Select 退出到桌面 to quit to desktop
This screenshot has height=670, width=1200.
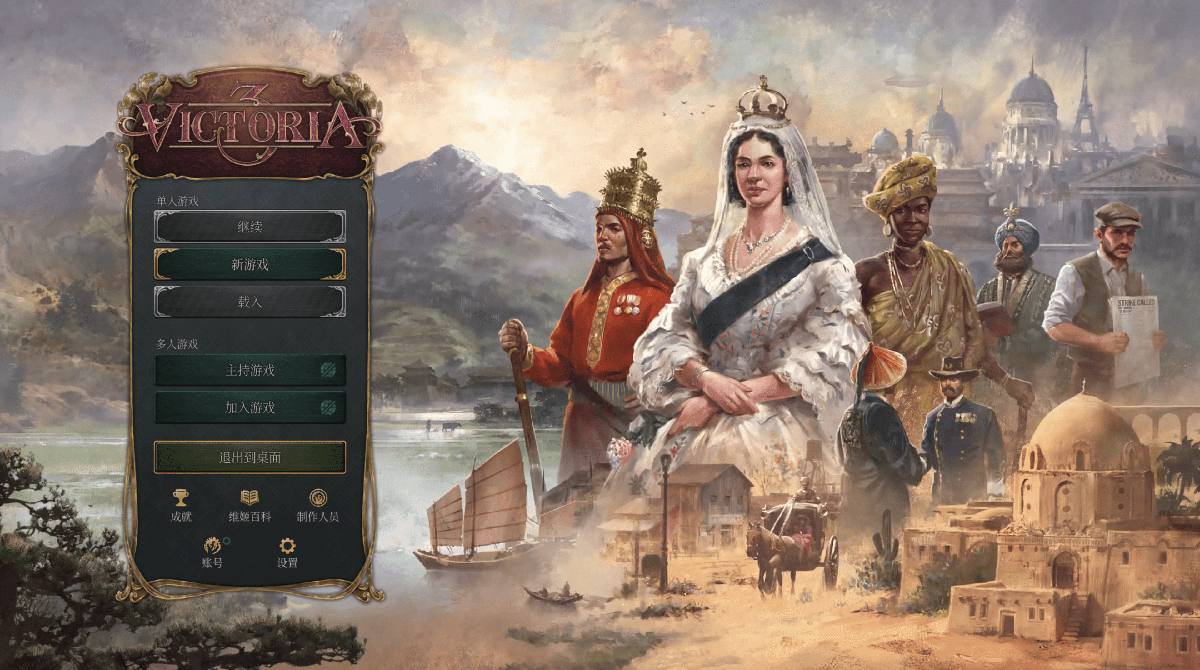[250, 457]
